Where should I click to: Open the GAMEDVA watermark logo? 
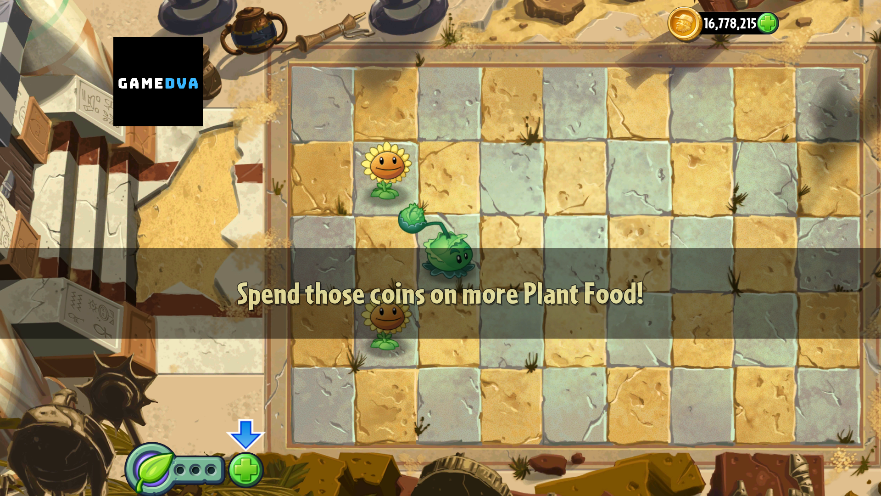point(158,82)
